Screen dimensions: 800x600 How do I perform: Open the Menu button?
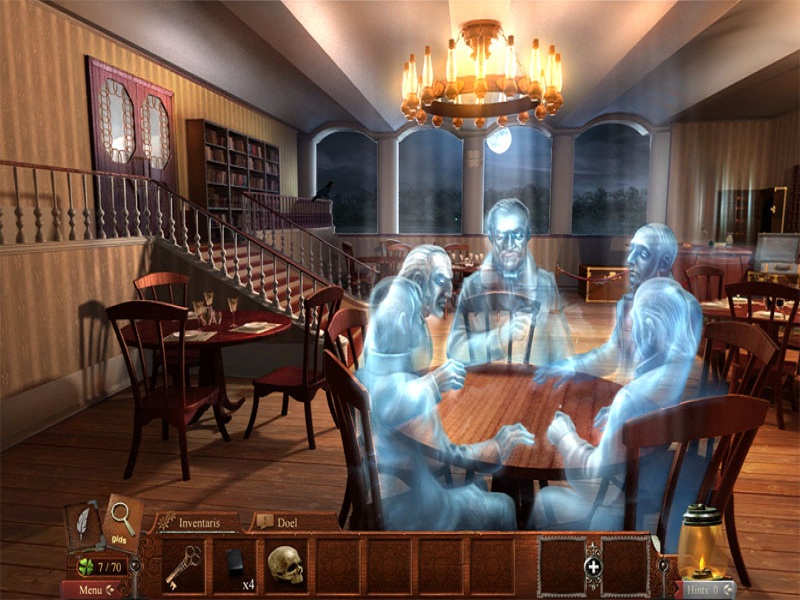(92, 590)
